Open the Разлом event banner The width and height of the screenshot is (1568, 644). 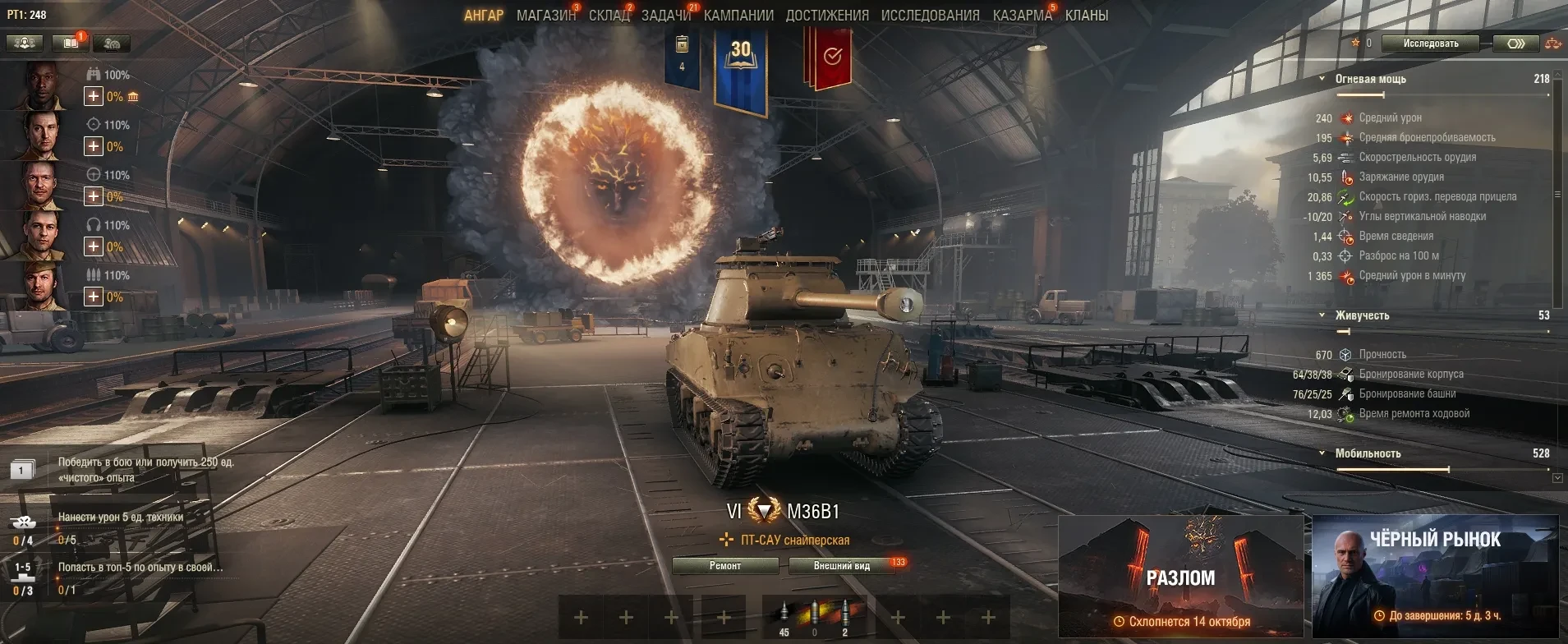[1180, 577]
